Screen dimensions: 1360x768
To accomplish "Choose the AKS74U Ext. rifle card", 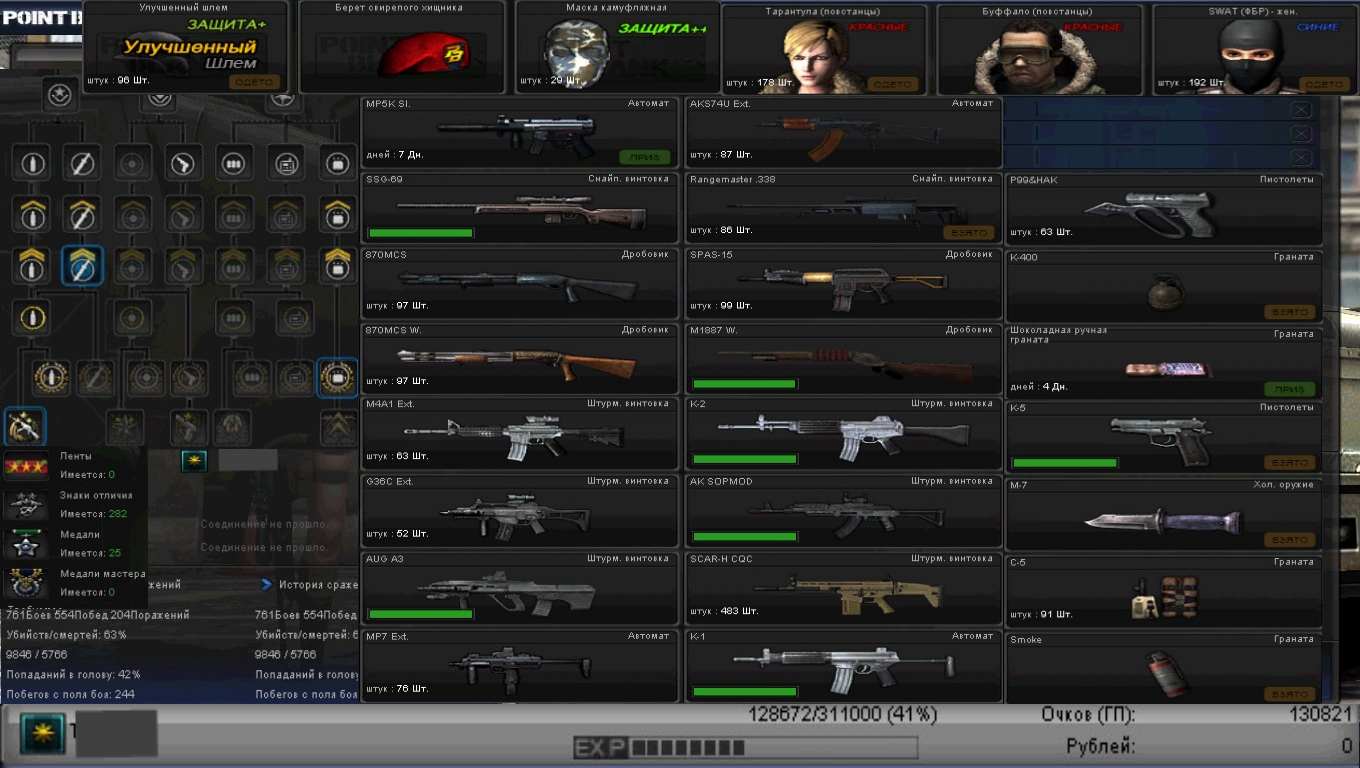I will point(843,133).
